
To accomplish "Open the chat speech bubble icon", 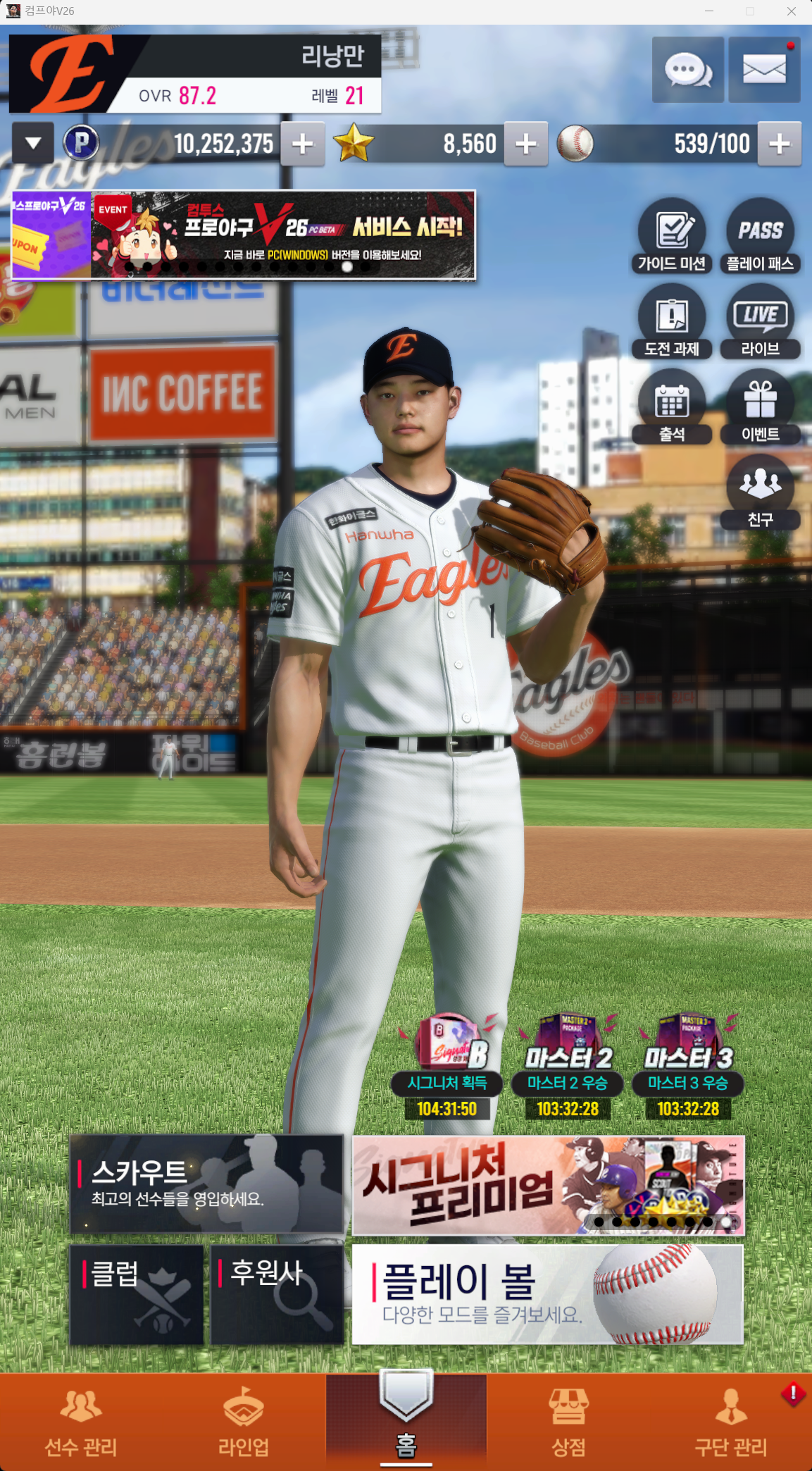I will (687, 70).
